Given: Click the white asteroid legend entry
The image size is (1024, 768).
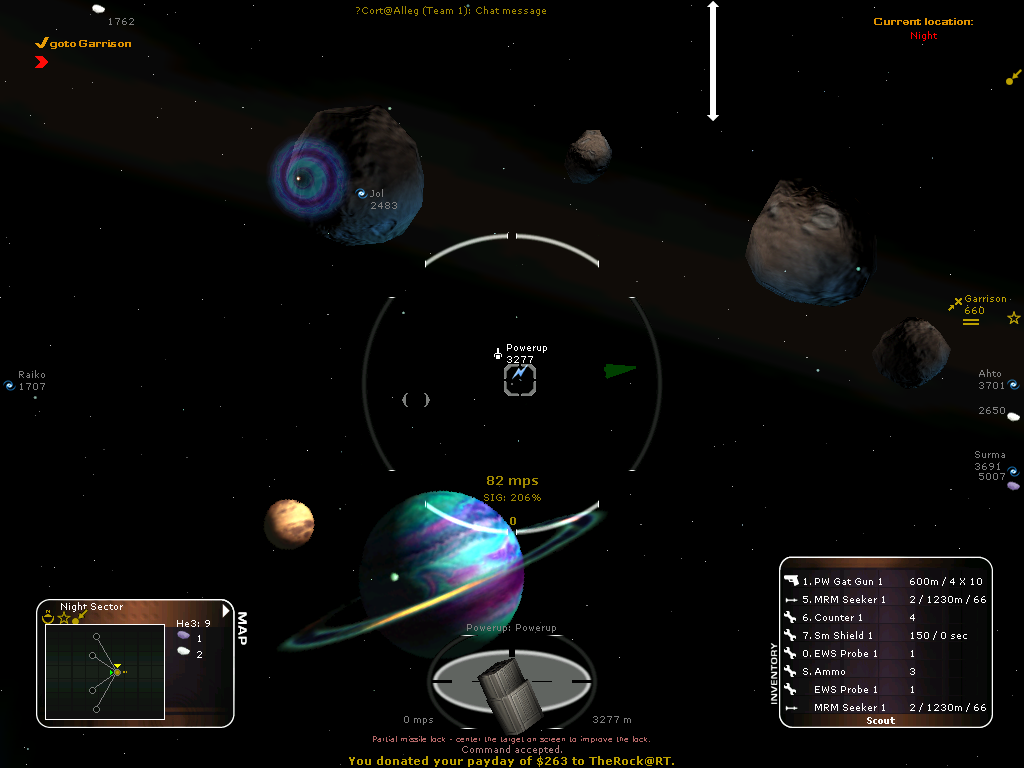Looking at the screenshot, I should 184,653.
